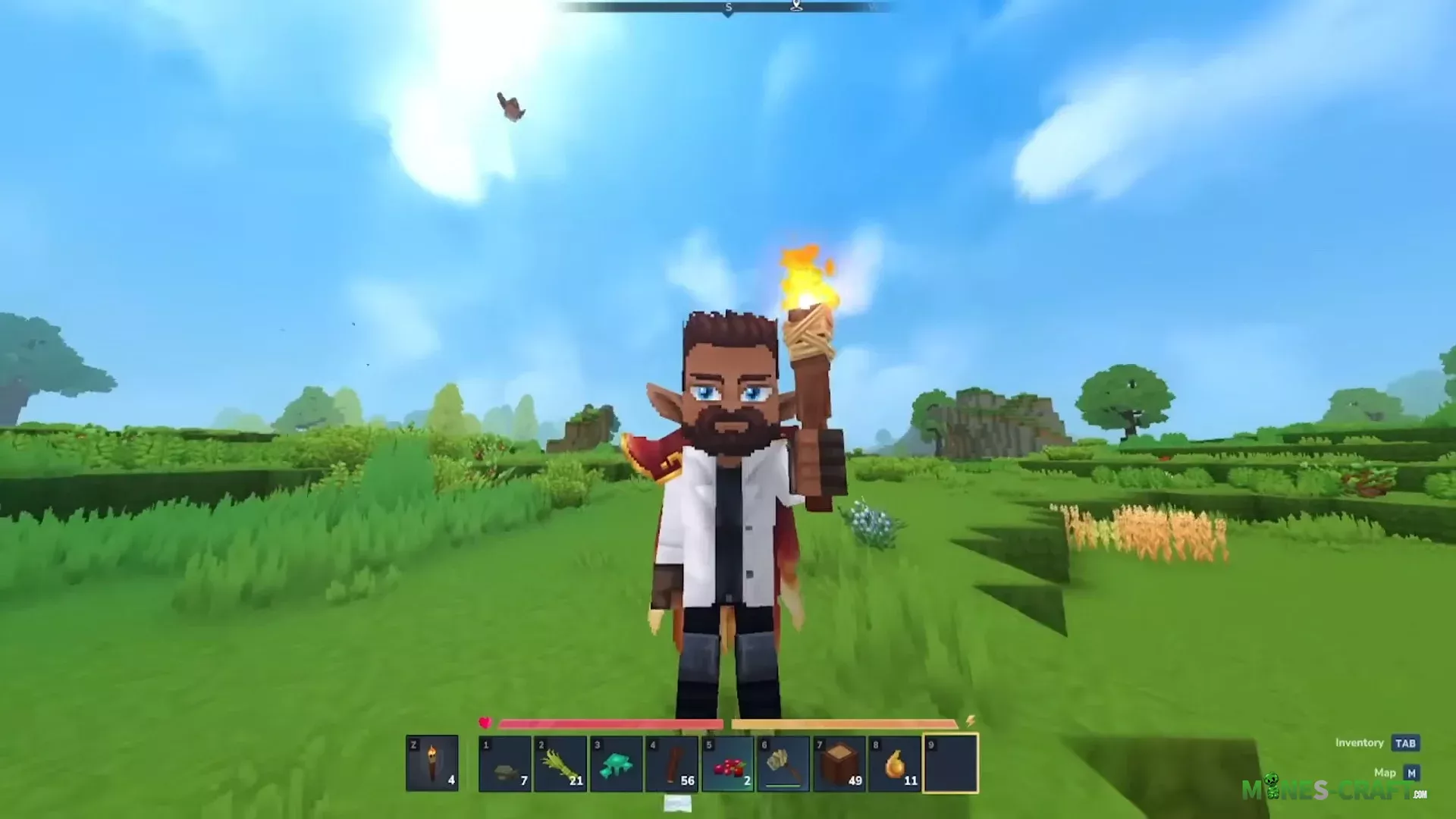Pick the wooden stick slot
1456x819 pixels.
click(672, 764)
